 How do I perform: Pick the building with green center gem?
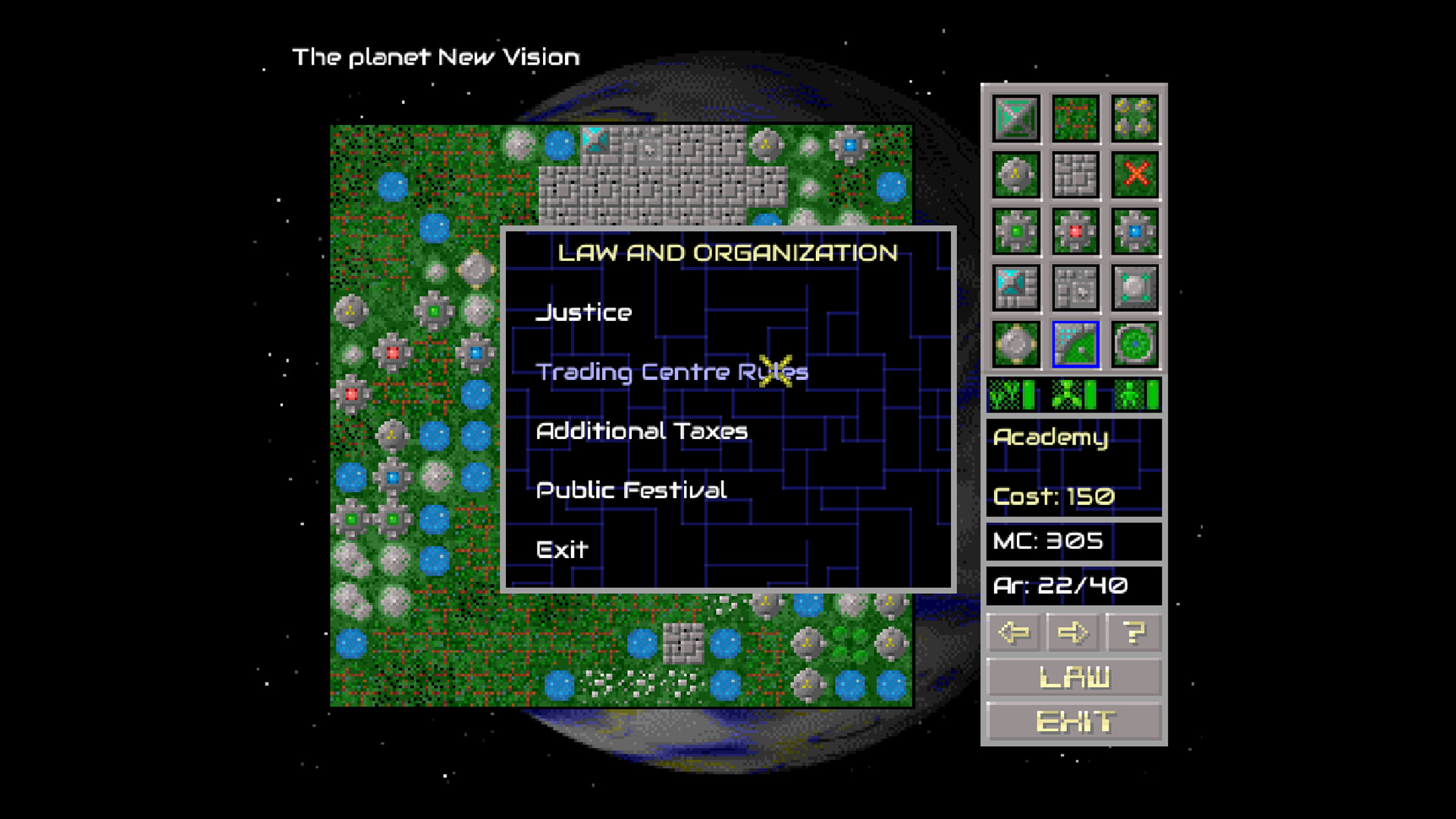click(x=1015, y=231)
